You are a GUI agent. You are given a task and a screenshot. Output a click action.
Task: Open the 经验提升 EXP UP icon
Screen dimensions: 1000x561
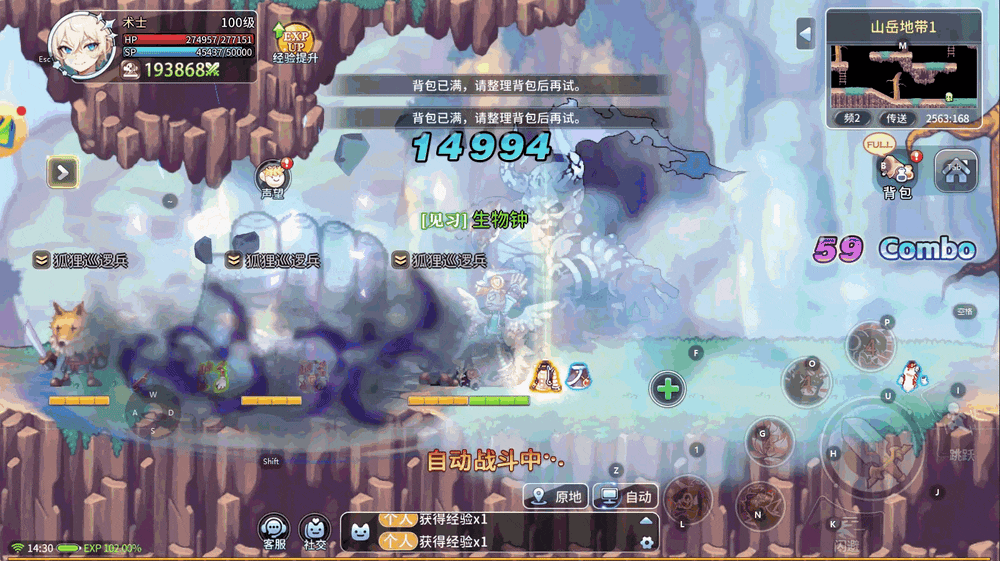pyautogui.click(x=295, y=43)
